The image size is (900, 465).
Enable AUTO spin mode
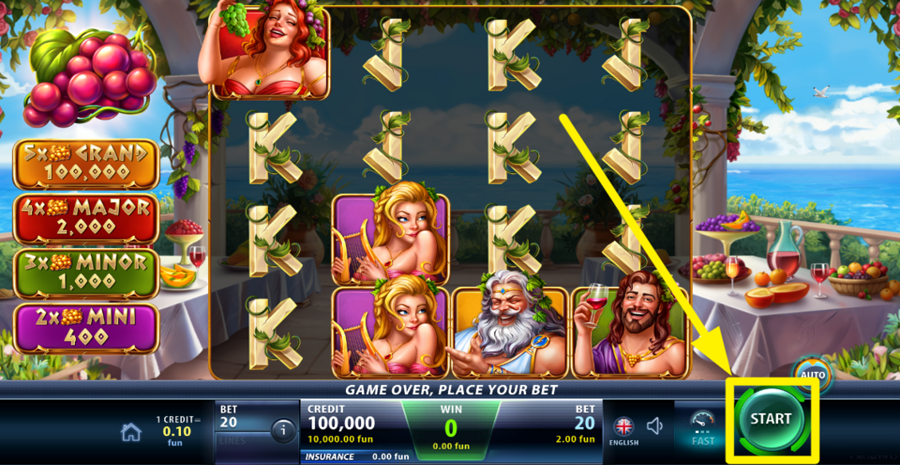(x=810, y=374)
